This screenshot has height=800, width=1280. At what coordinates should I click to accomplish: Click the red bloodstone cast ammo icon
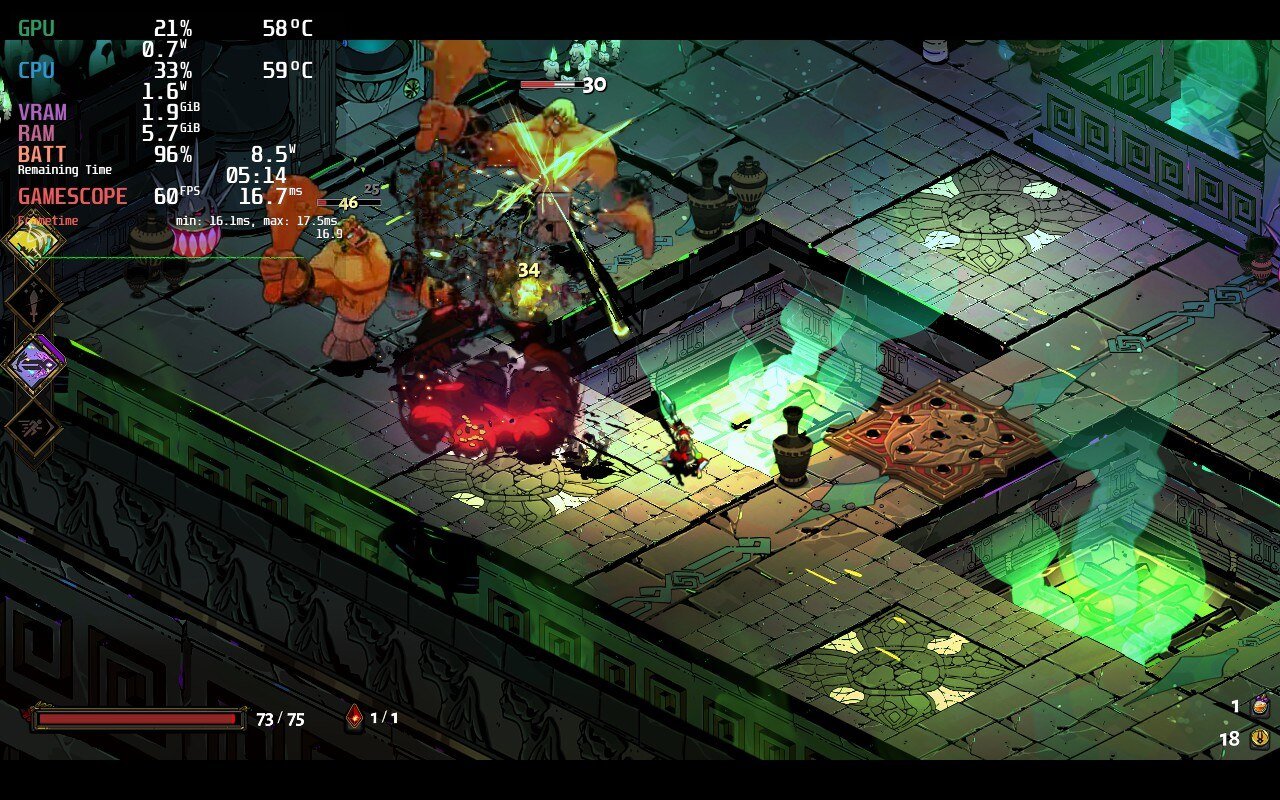(354, 717)
